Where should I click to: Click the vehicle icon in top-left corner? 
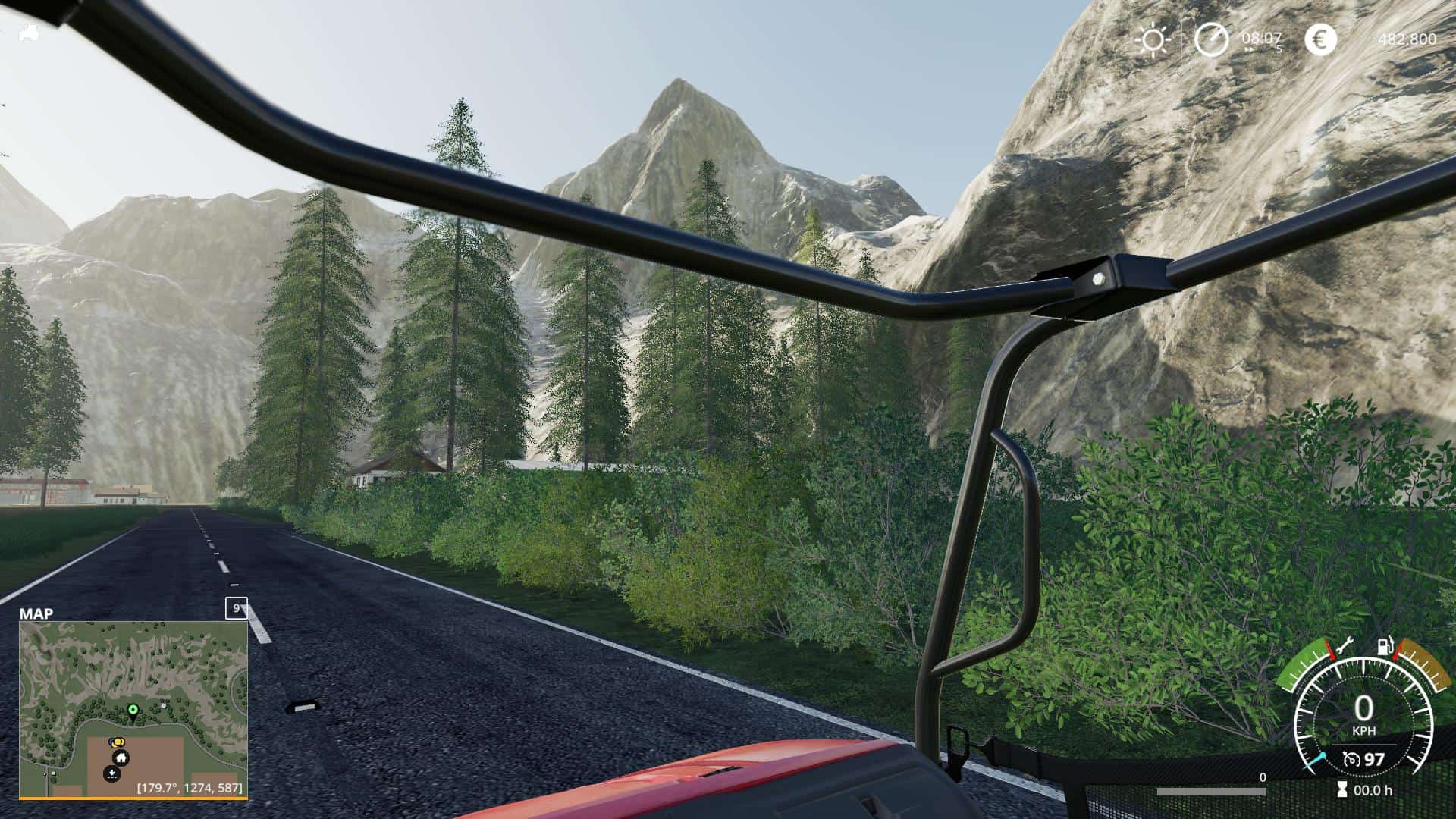[29, 33]
